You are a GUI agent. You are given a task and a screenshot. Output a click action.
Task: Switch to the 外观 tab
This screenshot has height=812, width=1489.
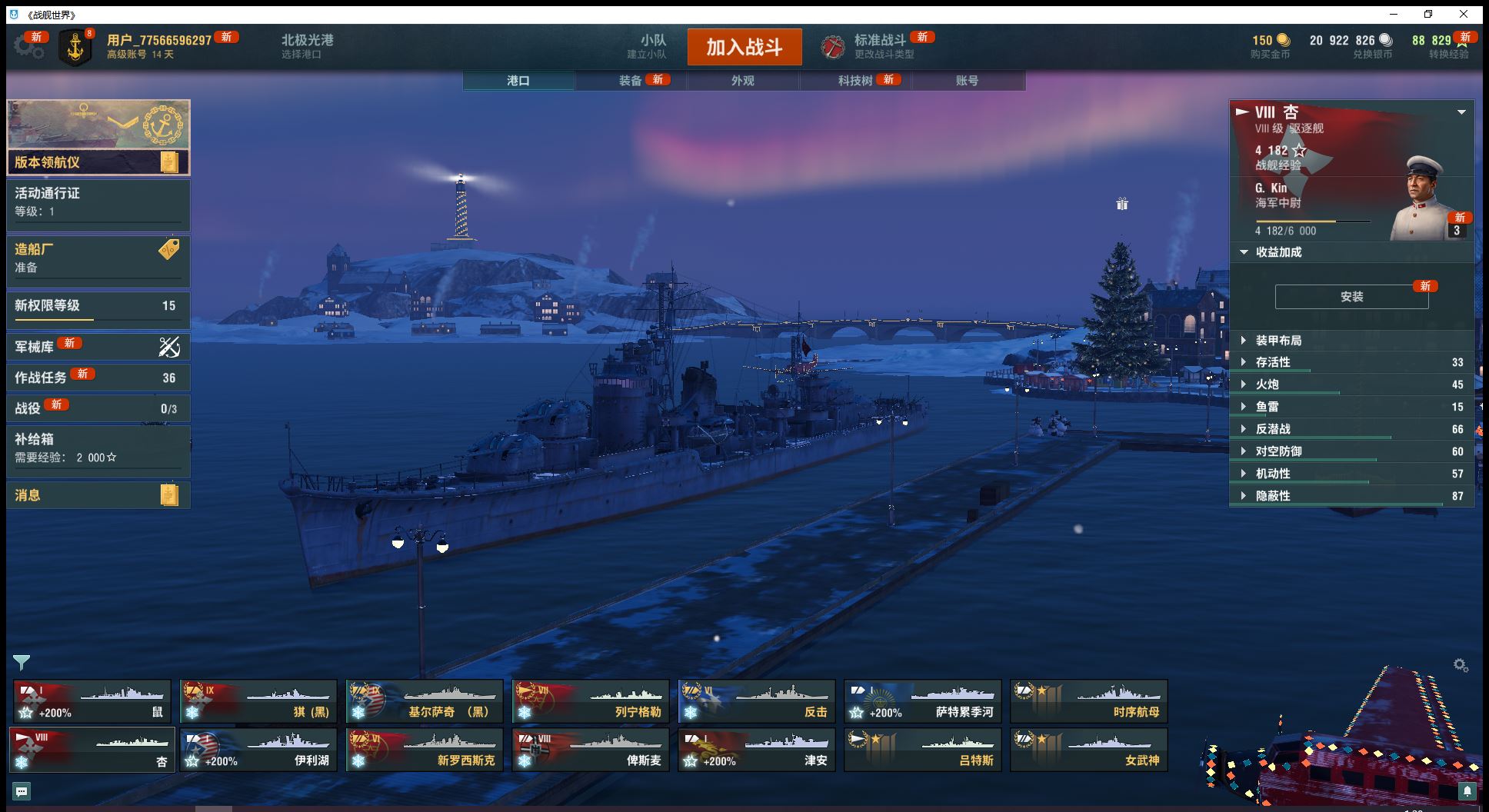tap(742, 81)
